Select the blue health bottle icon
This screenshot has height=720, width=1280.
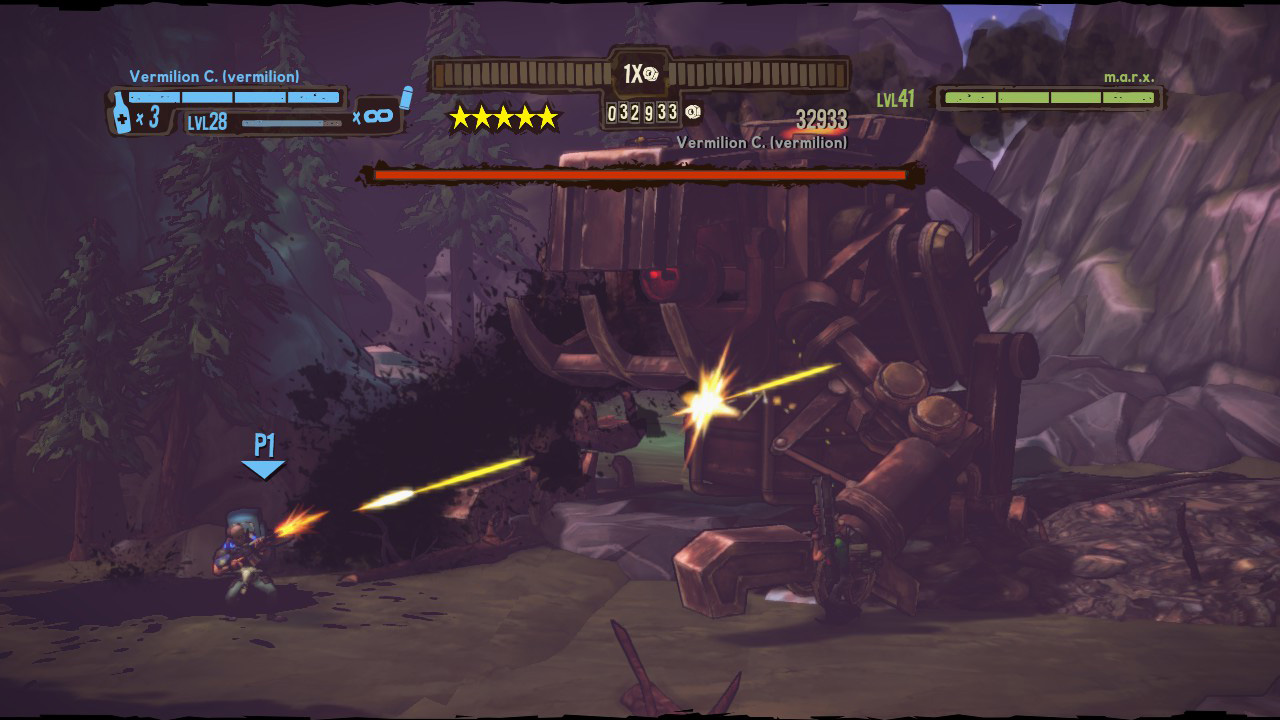pyautogui.click(x=121, y=114)
